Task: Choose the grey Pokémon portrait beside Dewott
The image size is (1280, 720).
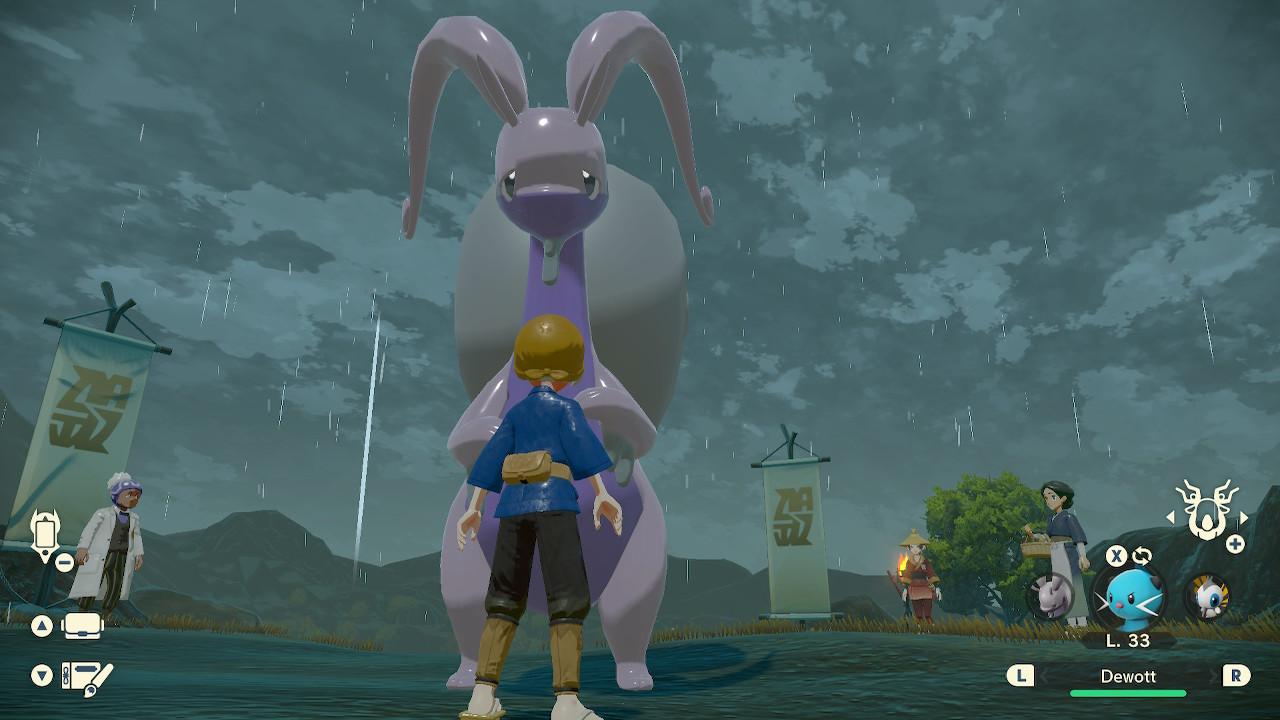Action: pos(1050,597)
